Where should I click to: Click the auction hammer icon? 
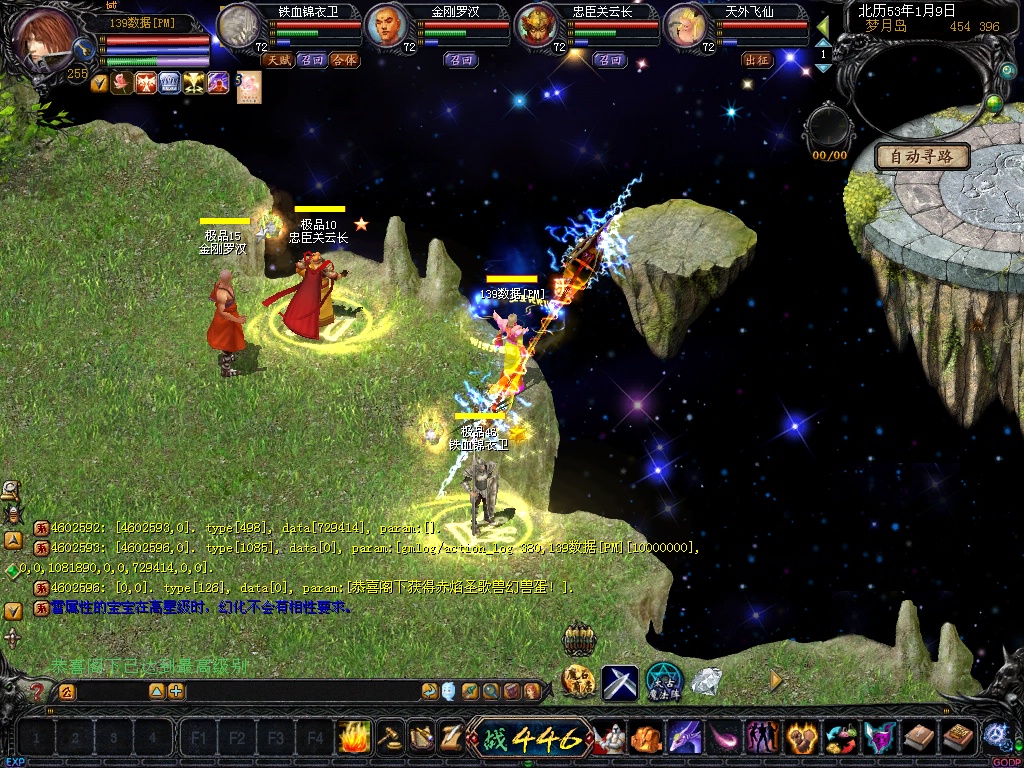point(389,738)
